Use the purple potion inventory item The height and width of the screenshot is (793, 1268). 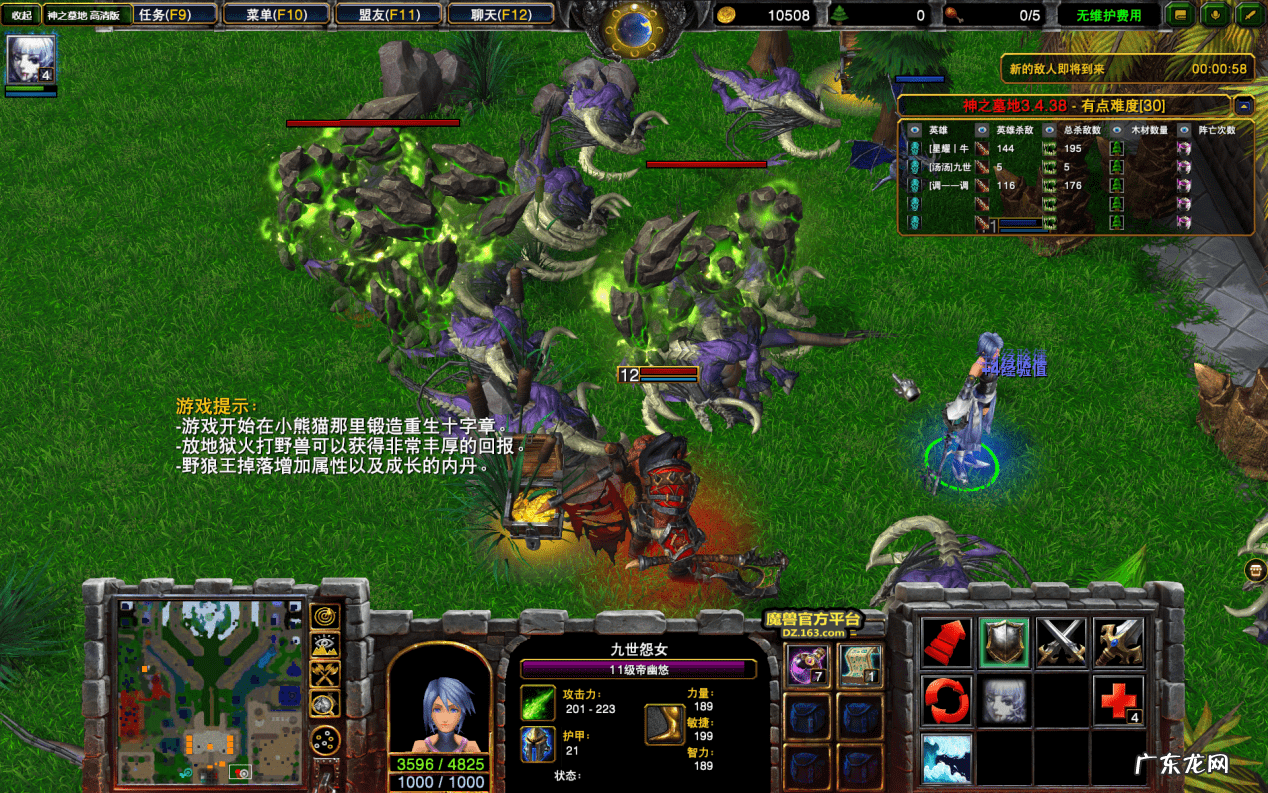806,665
